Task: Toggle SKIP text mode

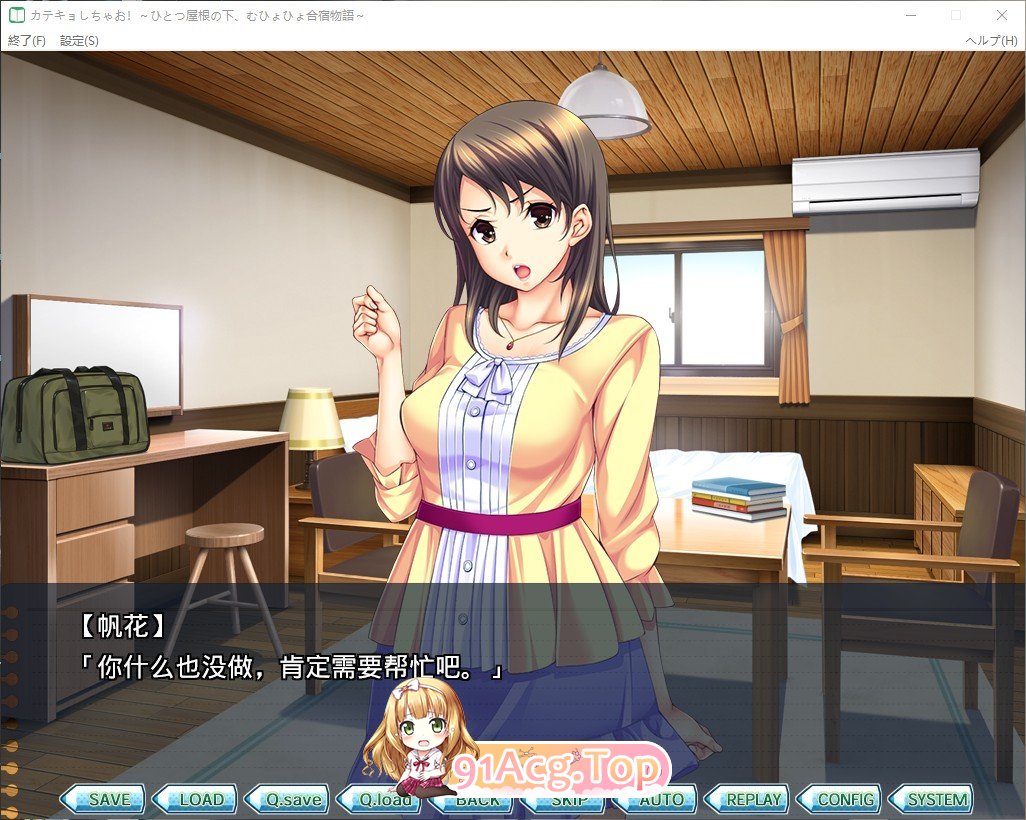Action: [x=569, y=800]
